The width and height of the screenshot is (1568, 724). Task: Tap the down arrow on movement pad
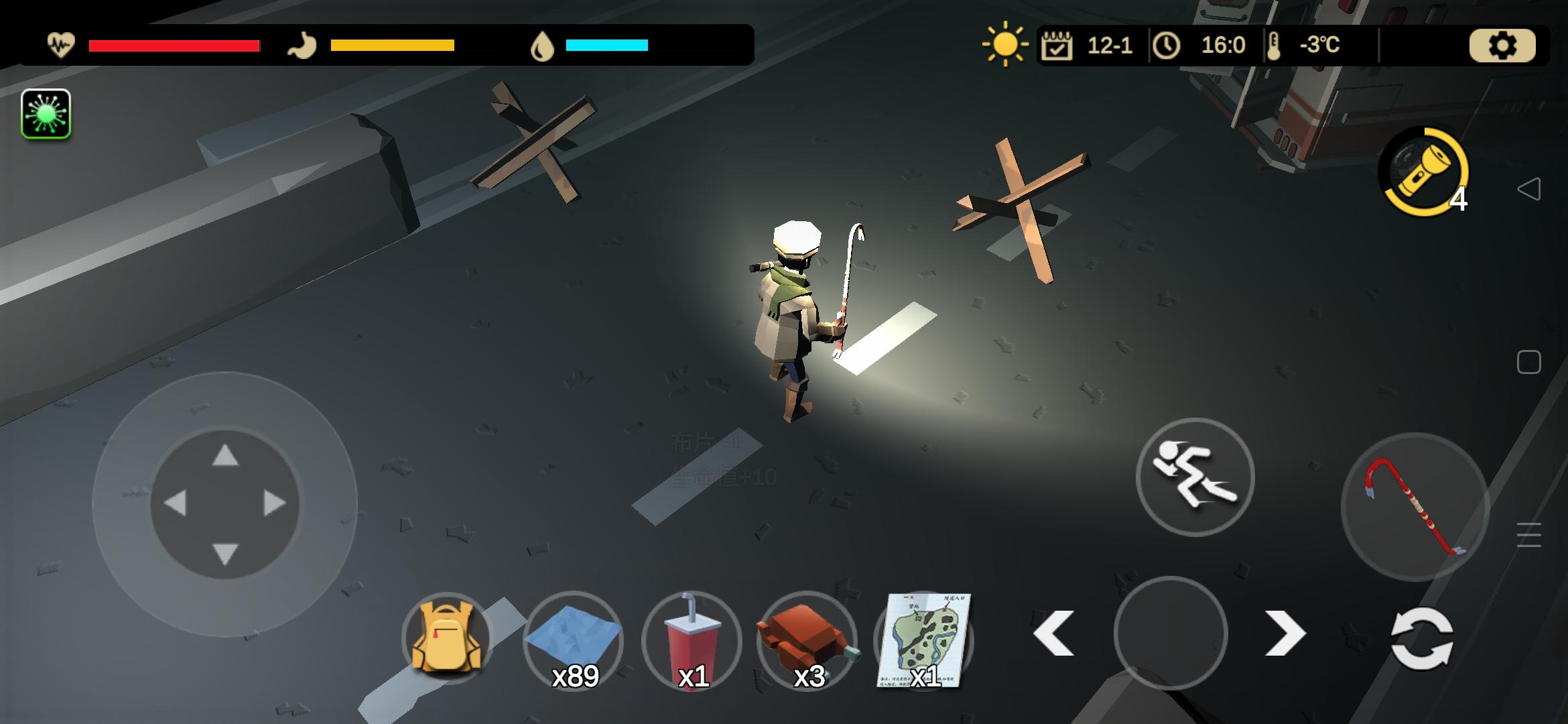point(225,554)
